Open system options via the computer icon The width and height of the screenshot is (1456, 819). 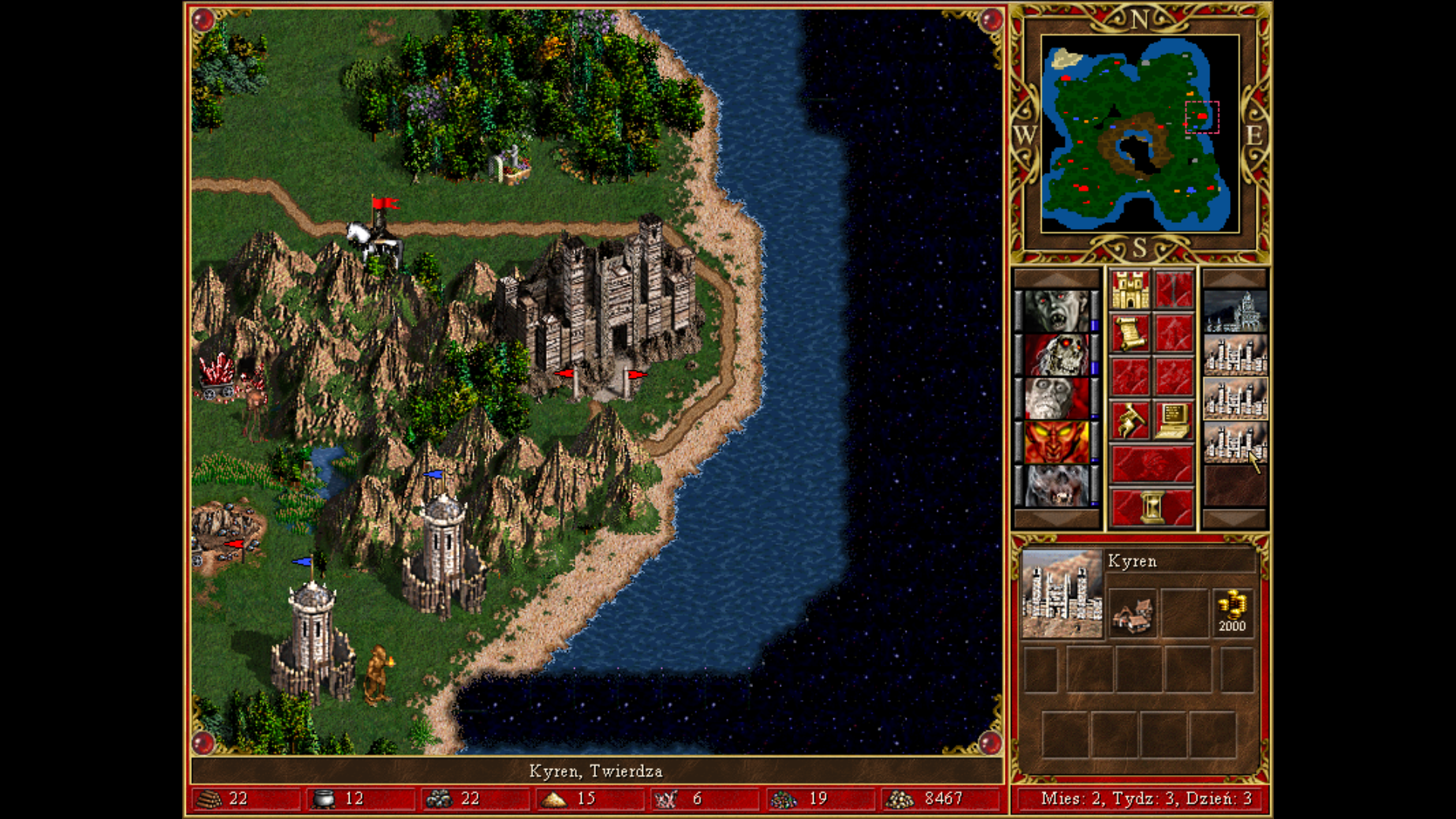1173,420
